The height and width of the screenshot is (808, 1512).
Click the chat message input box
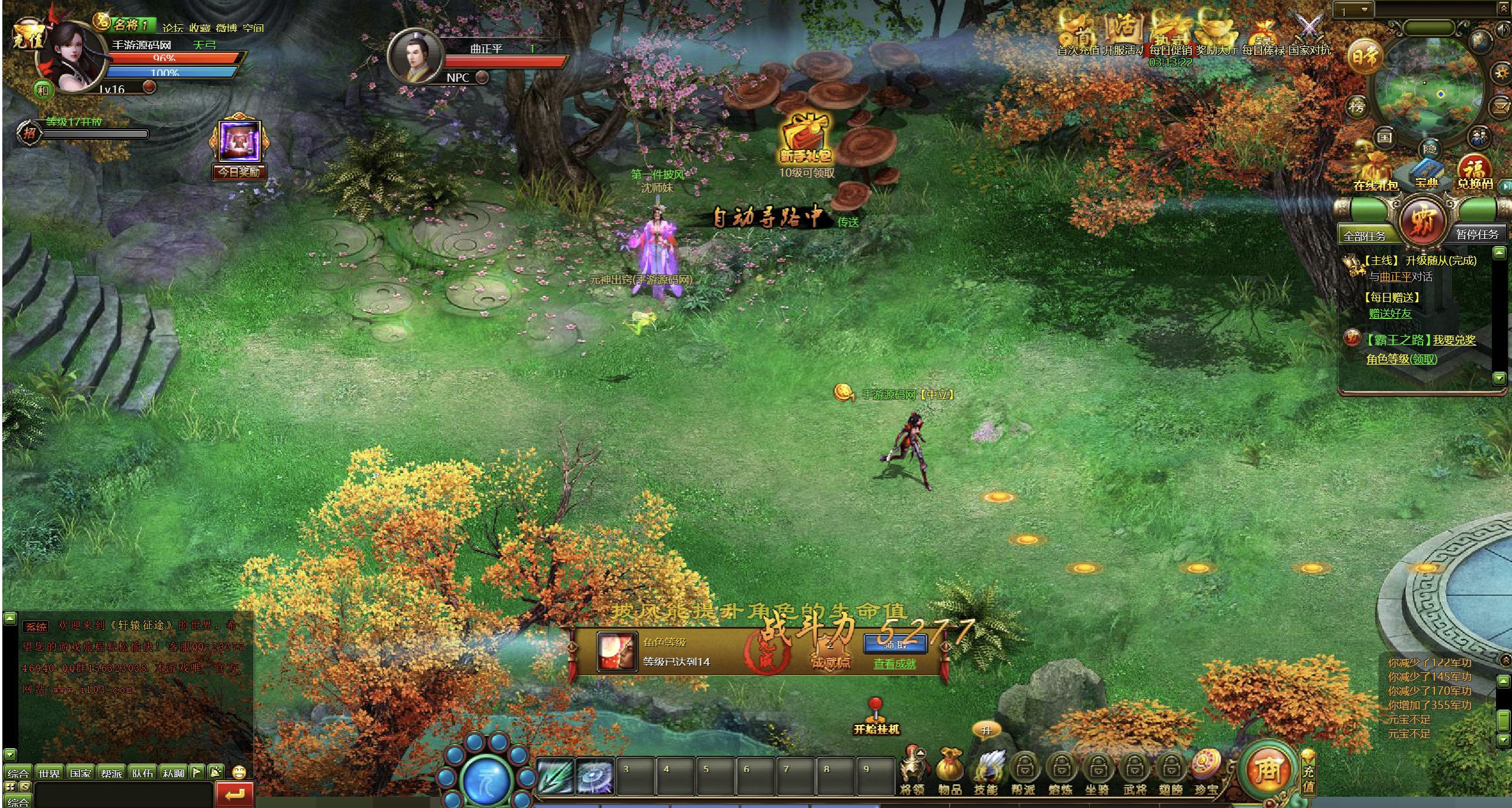123,794
